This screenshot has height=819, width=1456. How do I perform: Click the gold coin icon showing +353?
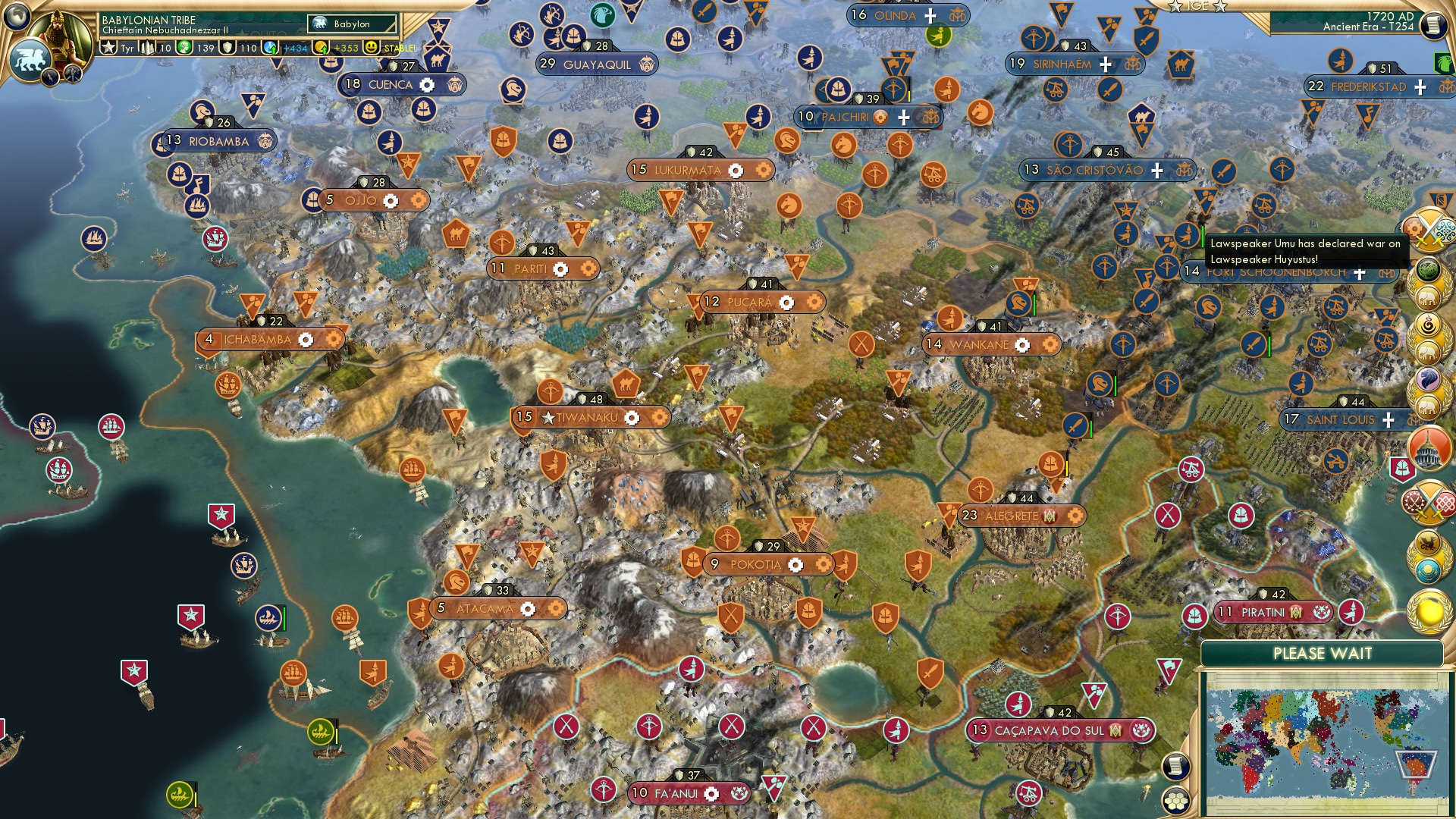(322, 47)
